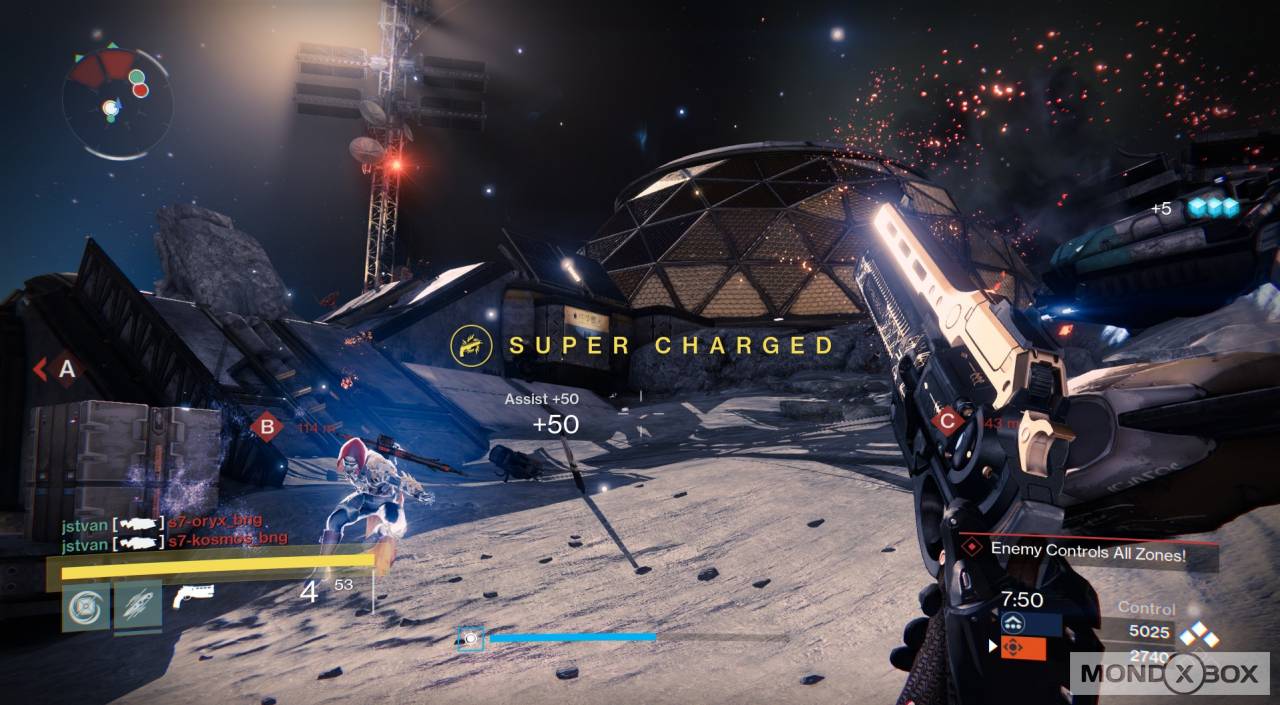Click the circular radar

(x=117, y=102)
